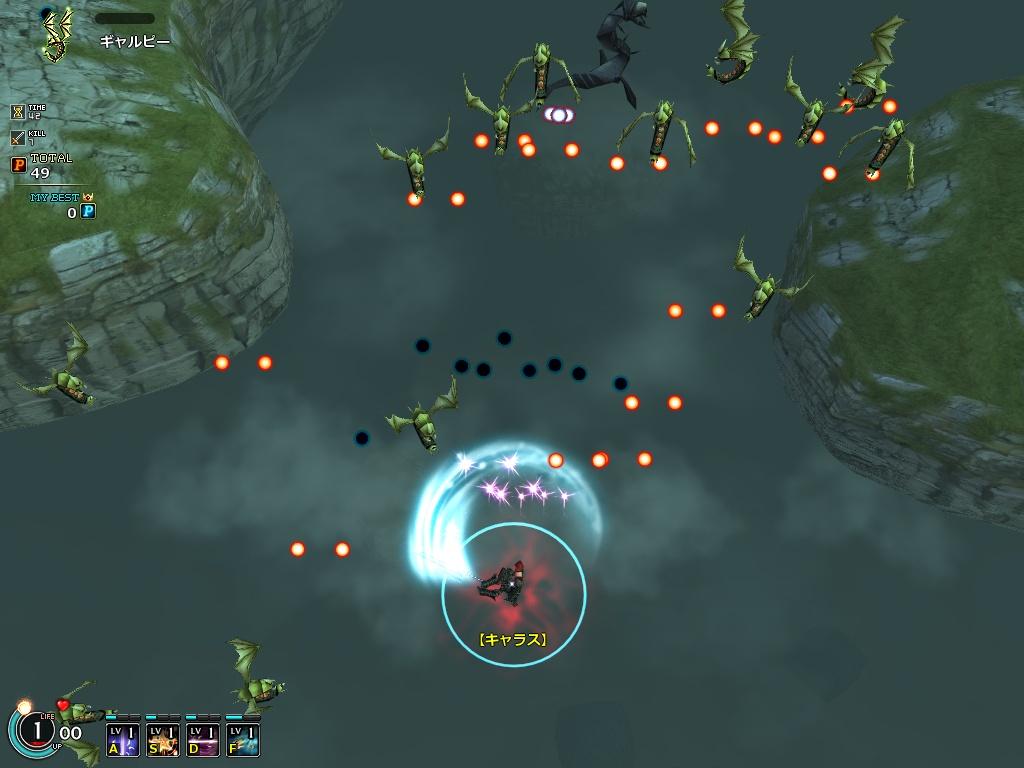The height and width of the screenshot is (768, 1024).
Task: Activate the blue A skill icon
Action: coord(123,739)
